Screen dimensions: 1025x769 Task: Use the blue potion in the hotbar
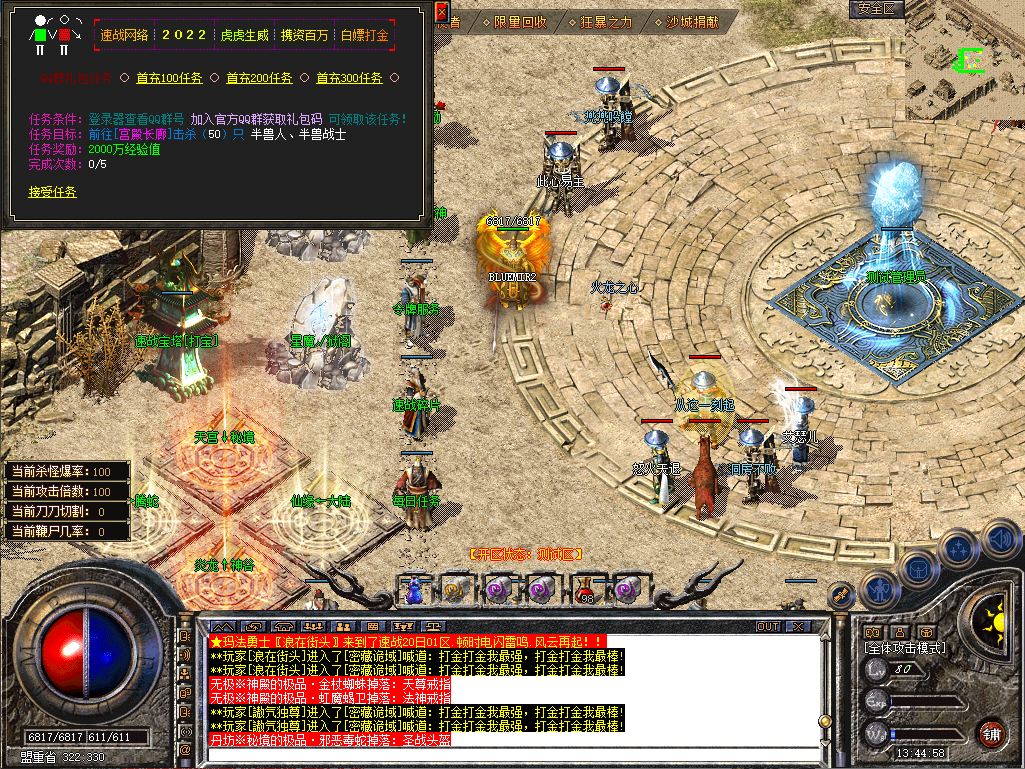(x=412, y=590)
